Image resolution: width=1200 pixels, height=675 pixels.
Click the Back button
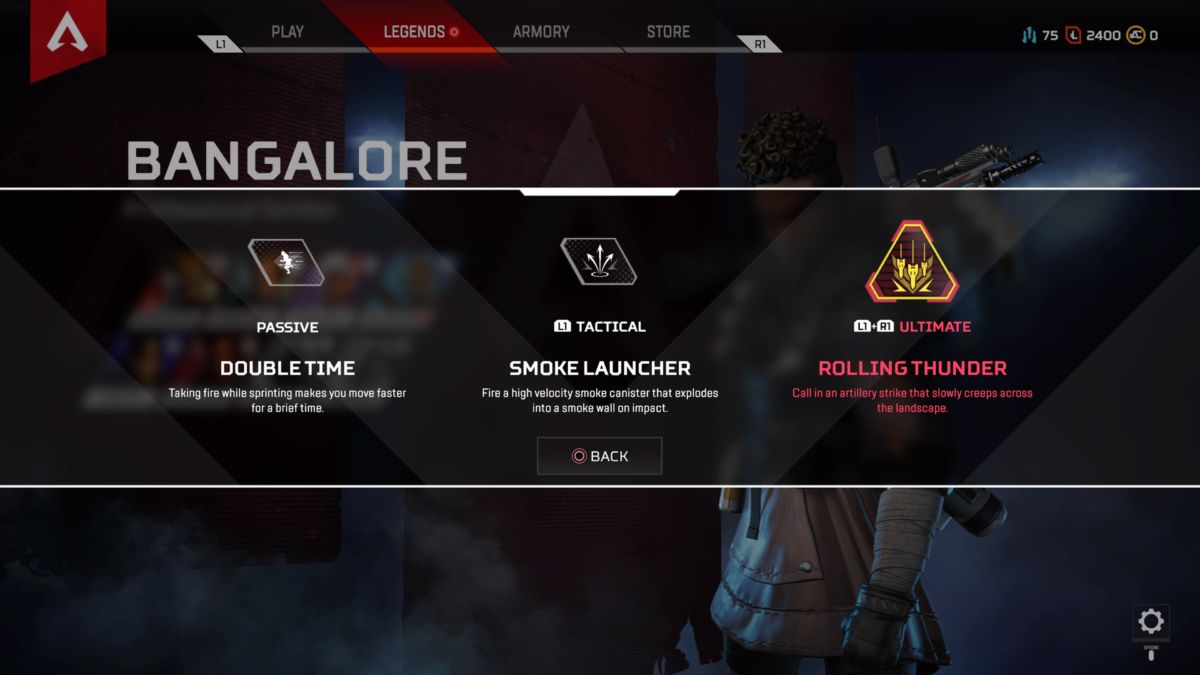599,456
